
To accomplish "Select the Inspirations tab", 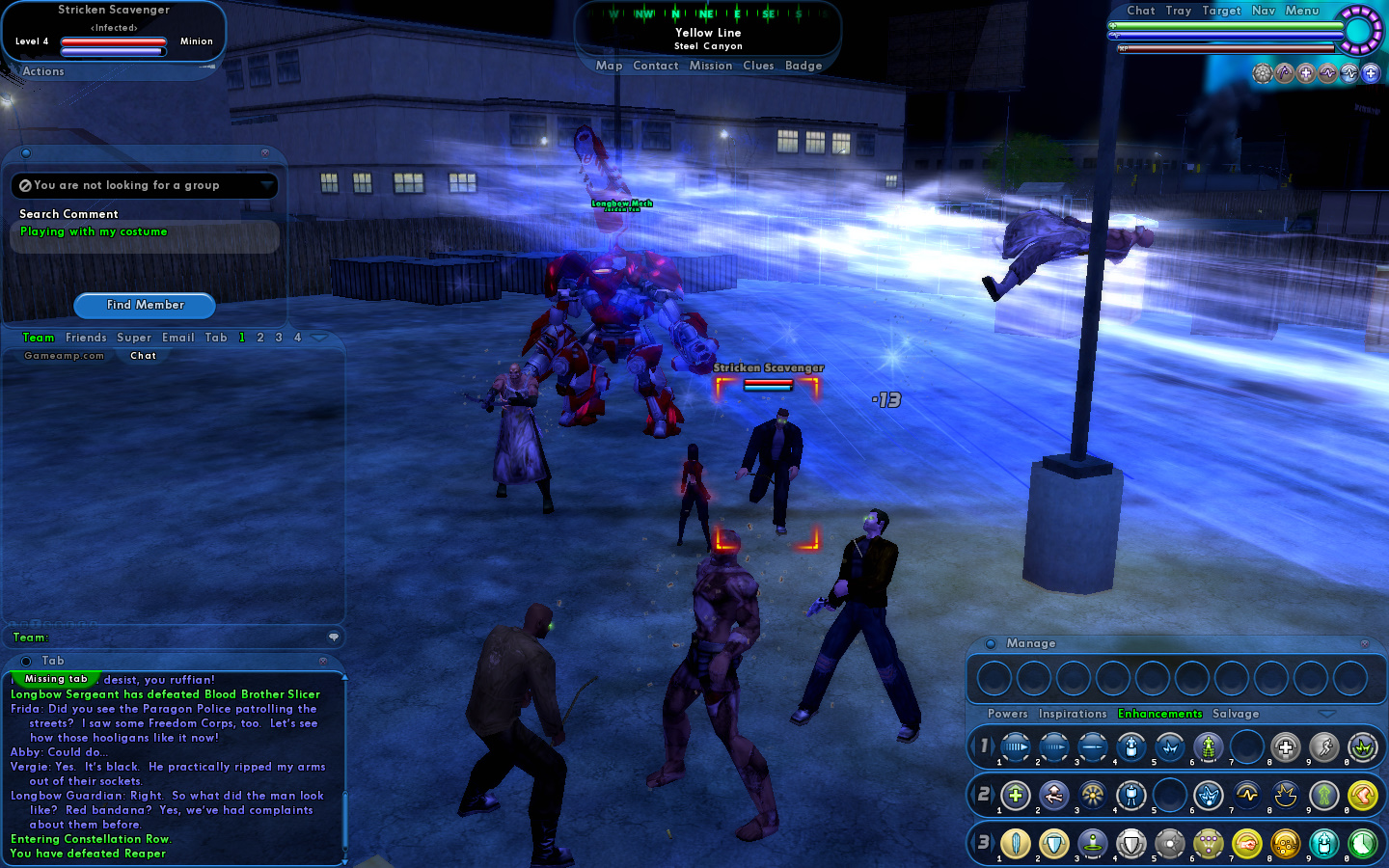I will 1073,714.
